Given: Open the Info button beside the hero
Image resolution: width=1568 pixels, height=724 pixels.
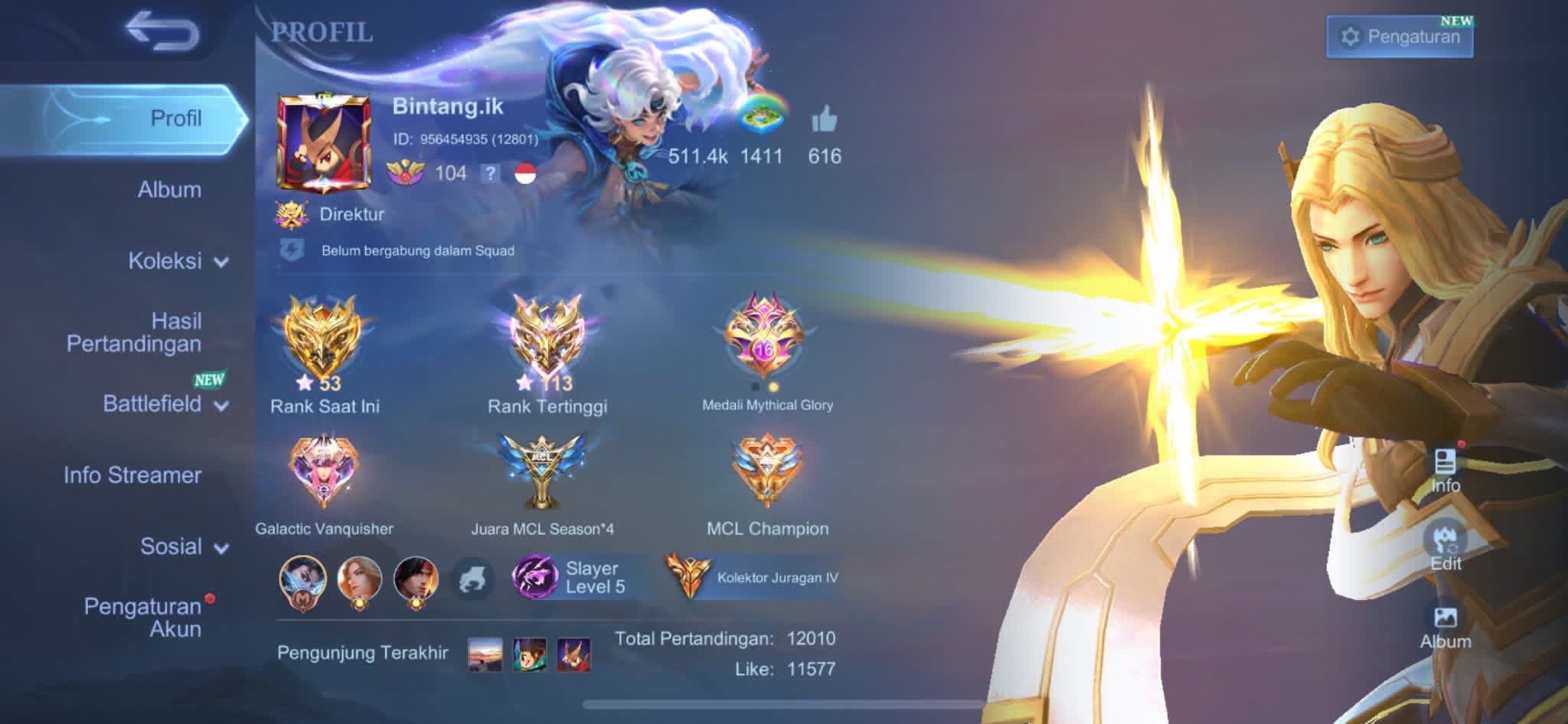Looking at the screenshot, I should click(x=1445, y=470).
